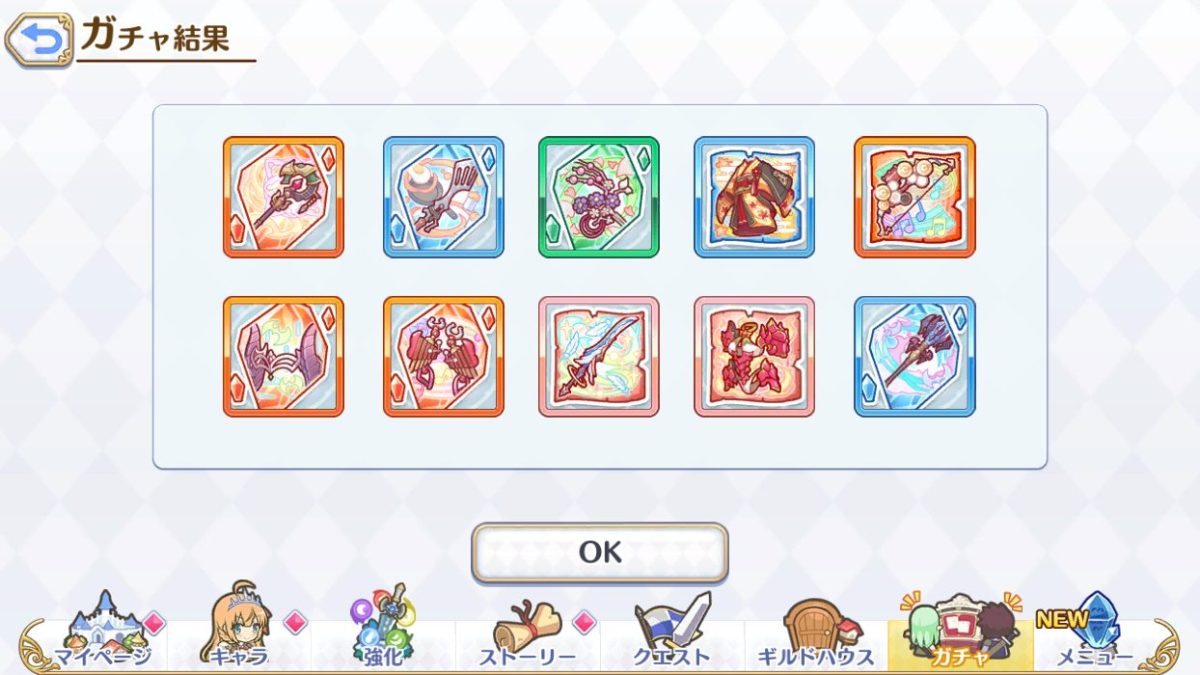Viewport: 1200px width, 675px height.
Task: Go back using the arrow button
Action: [x=39, y=40]
